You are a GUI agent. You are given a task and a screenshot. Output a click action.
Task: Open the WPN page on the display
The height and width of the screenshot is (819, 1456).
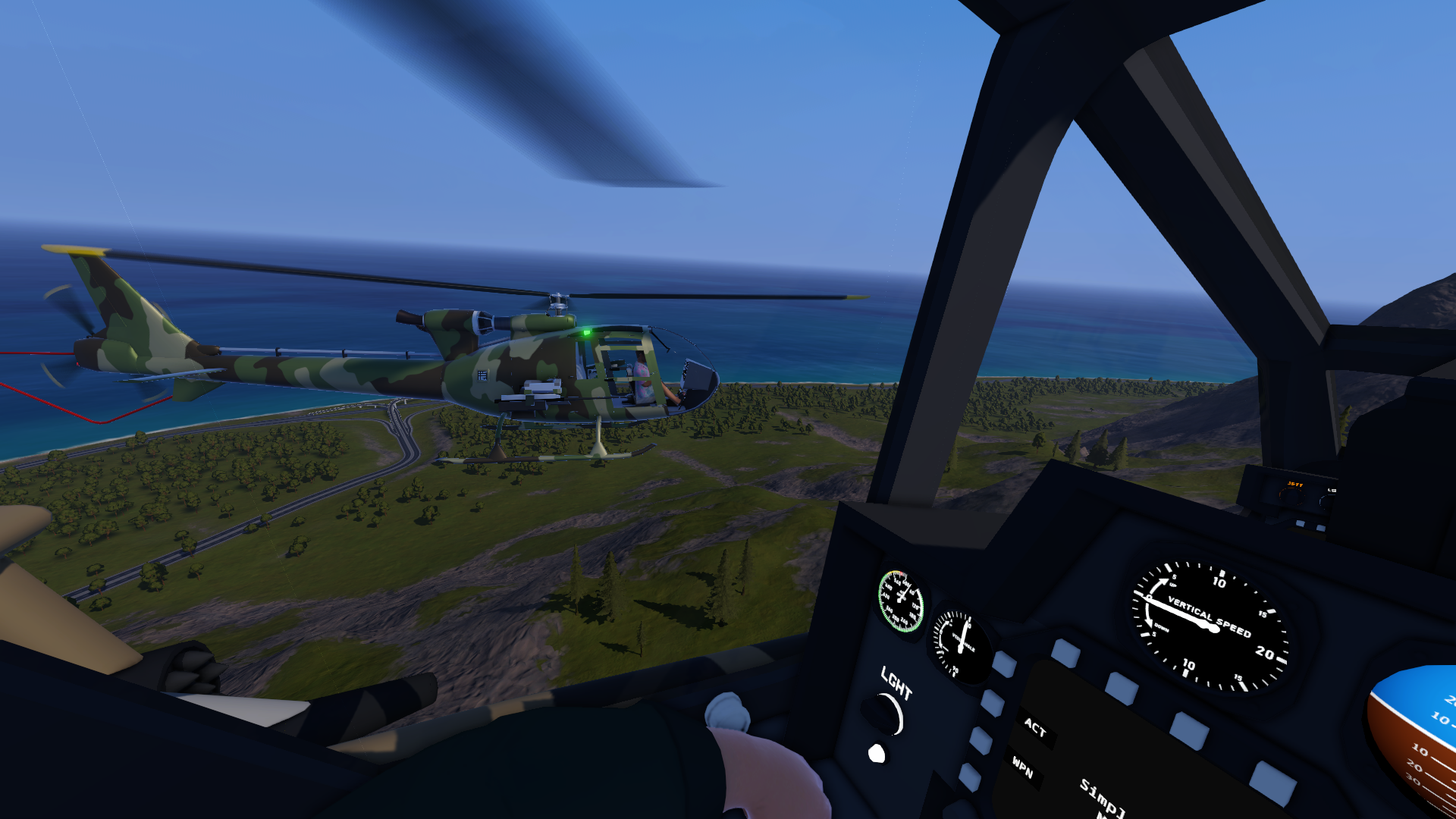coord(1022,768)
